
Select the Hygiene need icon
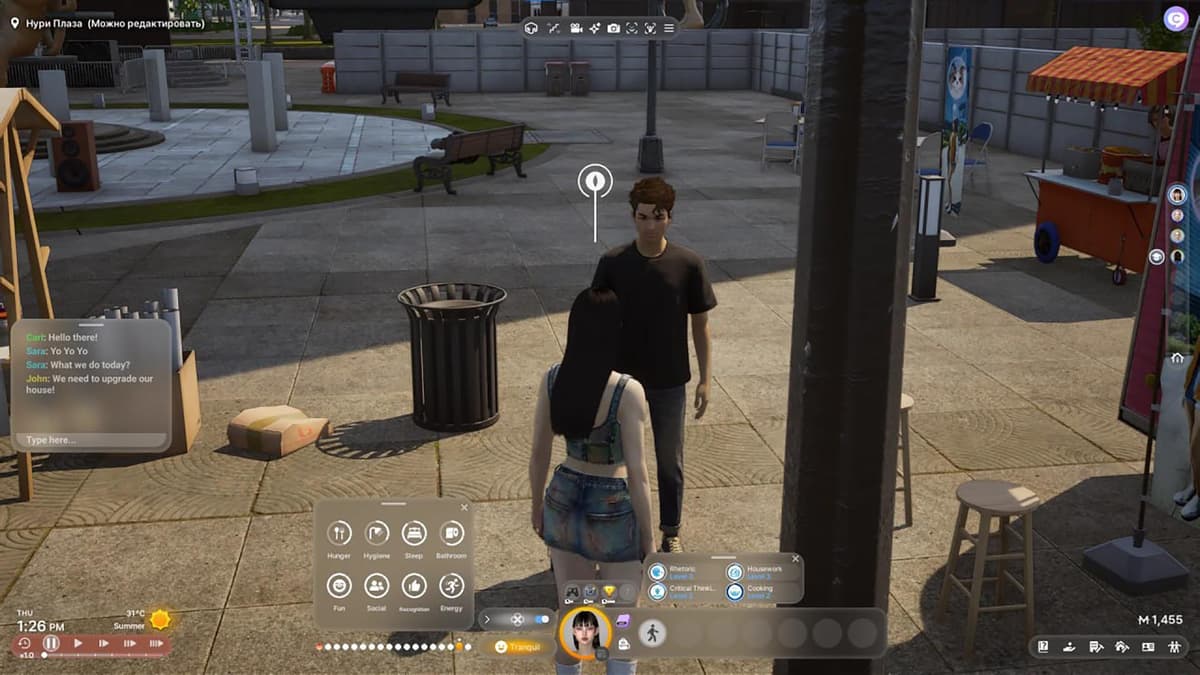click(377, 533)
